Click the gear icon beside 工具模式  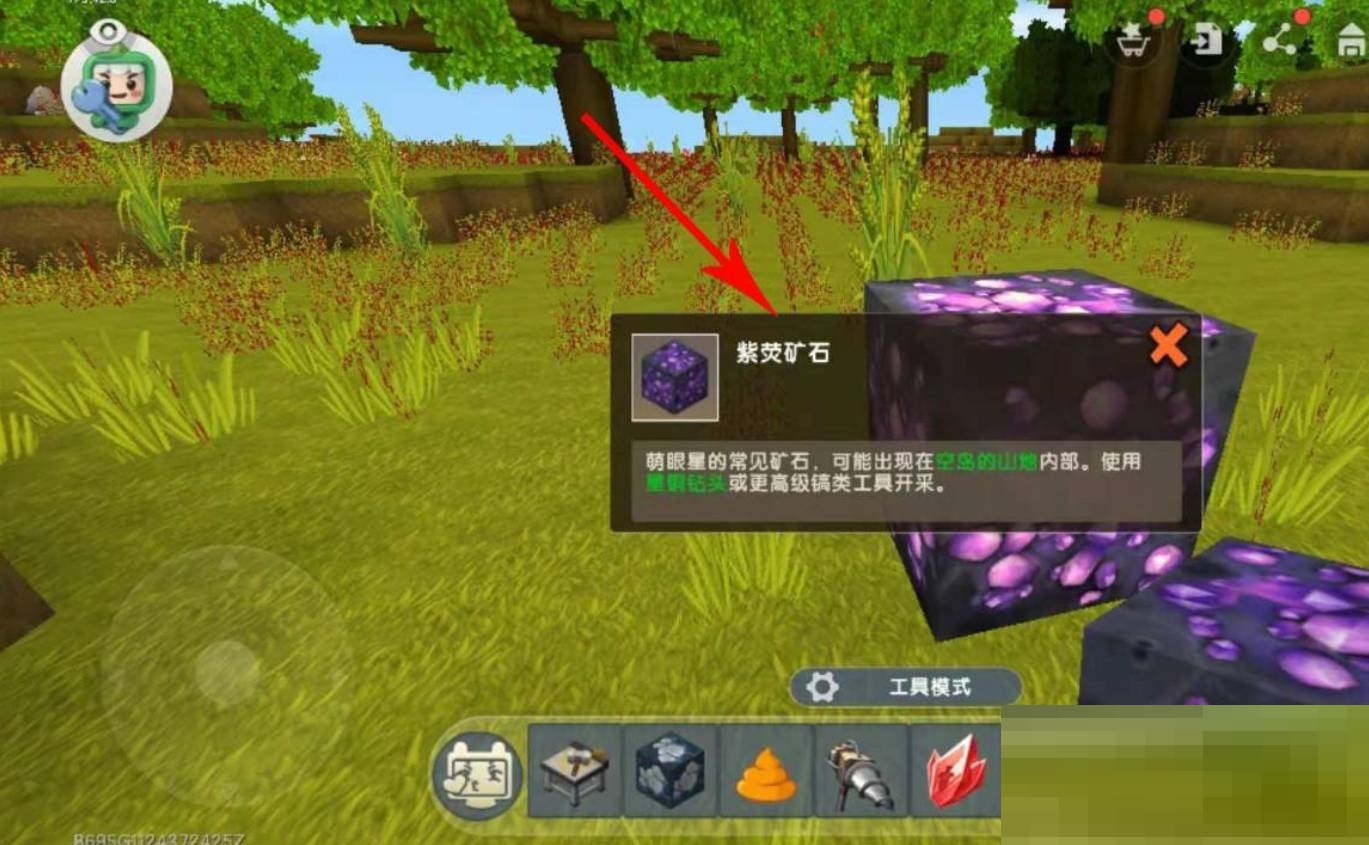[x=823, y=686]
